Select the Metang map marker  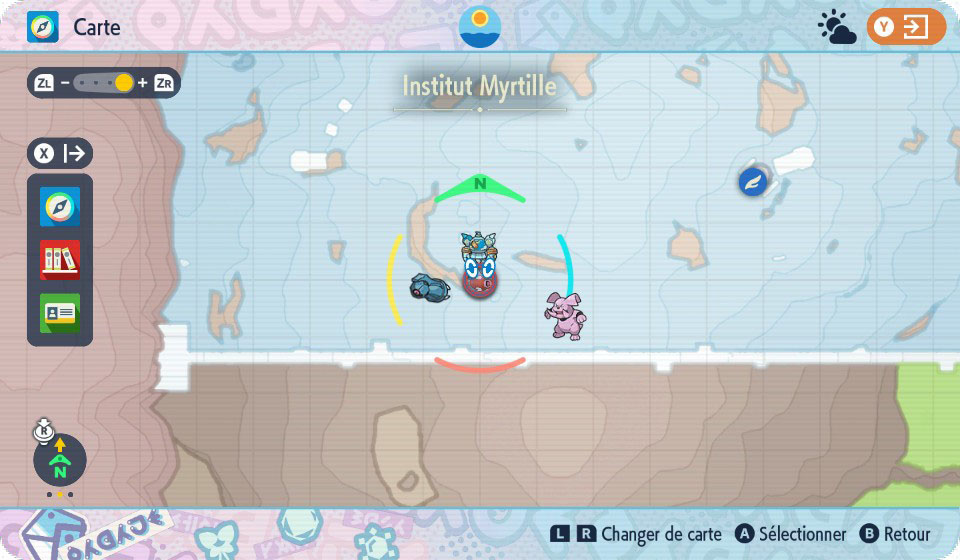(430, 287)
